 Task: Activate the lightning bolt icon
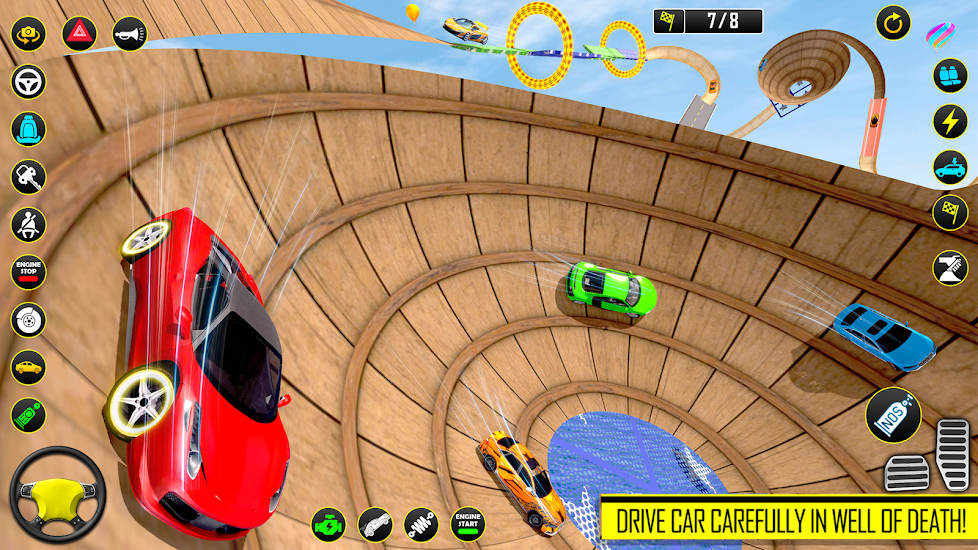click(x=949, y=121)
